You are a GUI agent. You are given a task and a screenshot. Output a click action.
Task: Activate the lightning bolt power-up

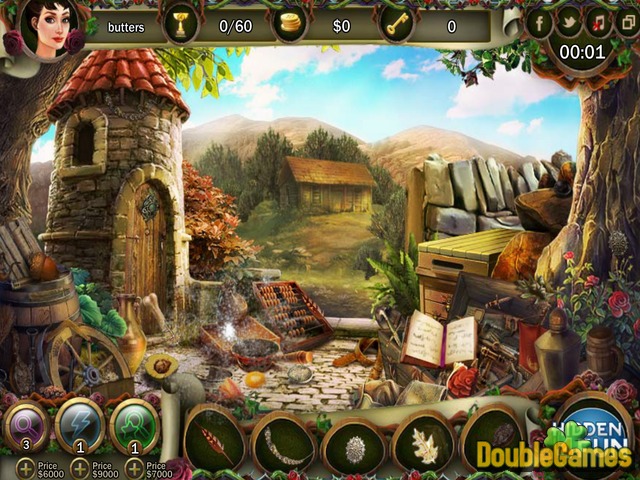80,425
